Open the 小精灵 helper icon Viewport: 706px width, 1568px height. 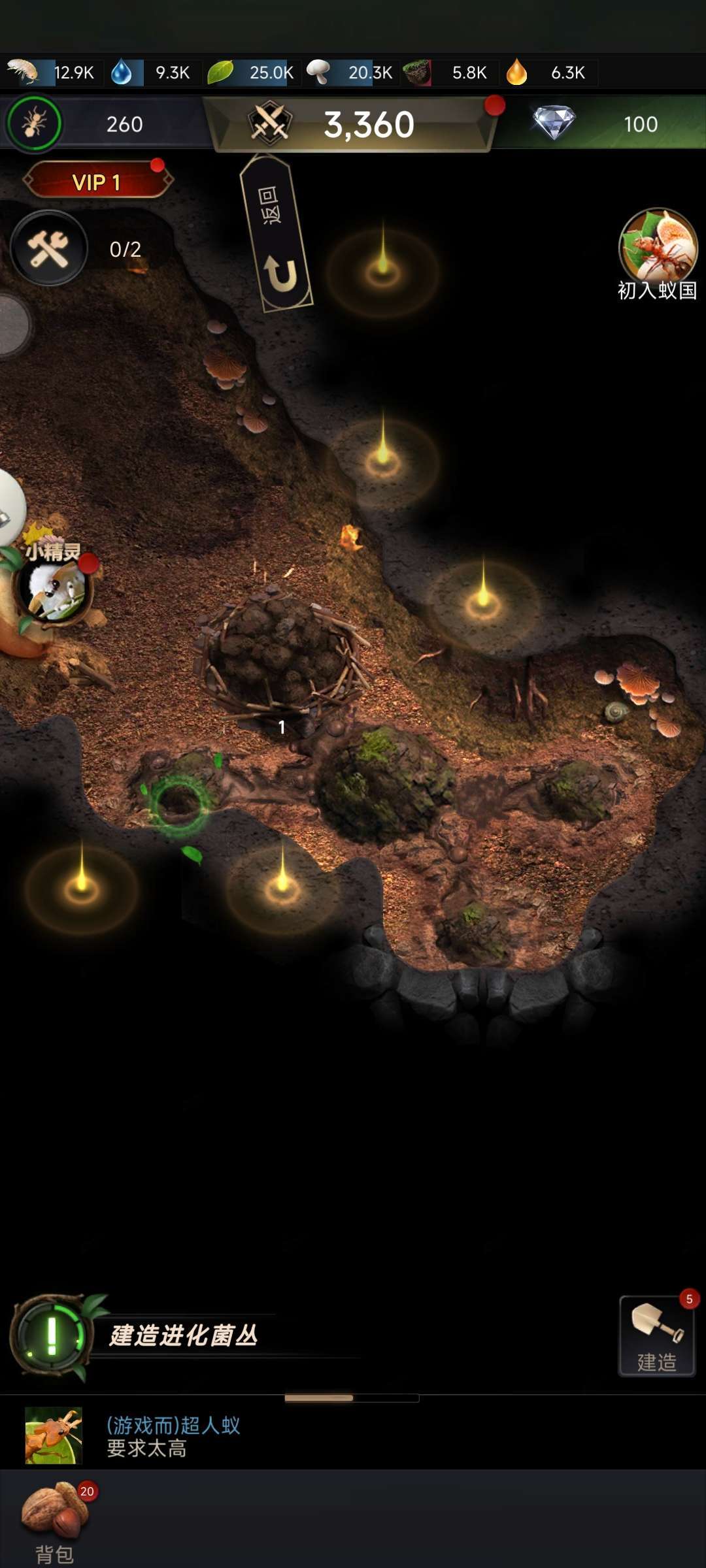coord(56,586)
